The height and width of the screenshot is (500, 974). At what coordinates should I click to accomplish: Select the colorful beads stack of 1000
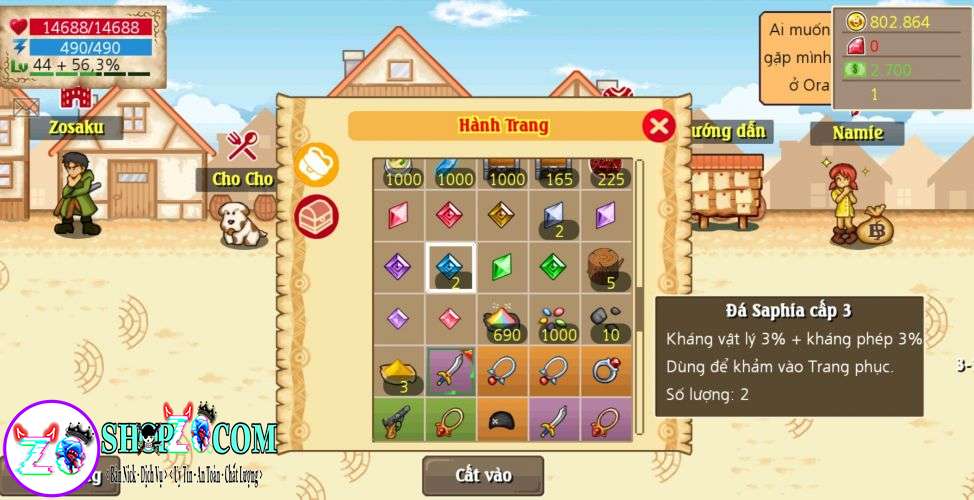(555, 320)
